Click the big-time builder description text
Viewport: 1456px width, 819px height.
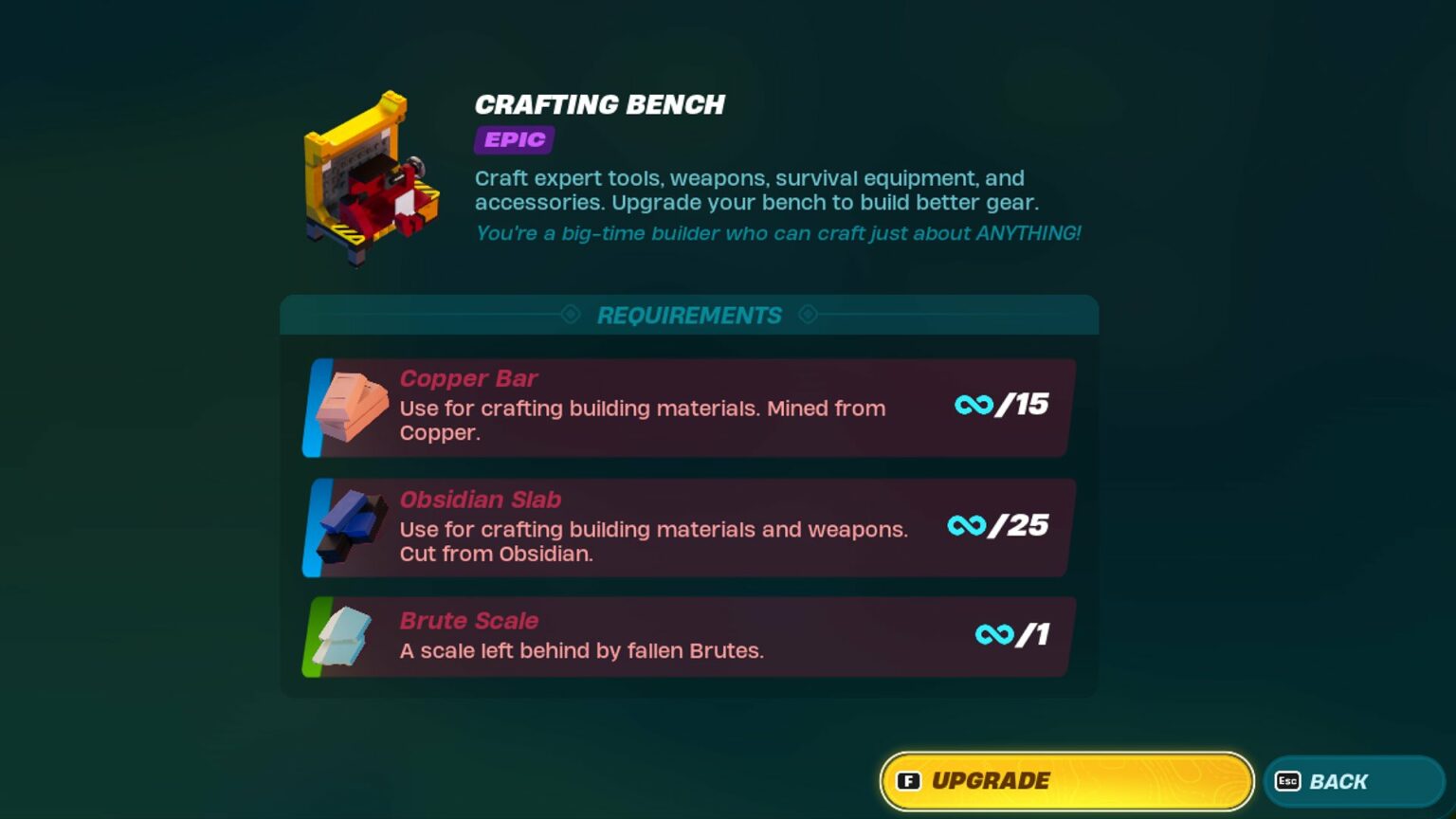click(x=777, y=233)
